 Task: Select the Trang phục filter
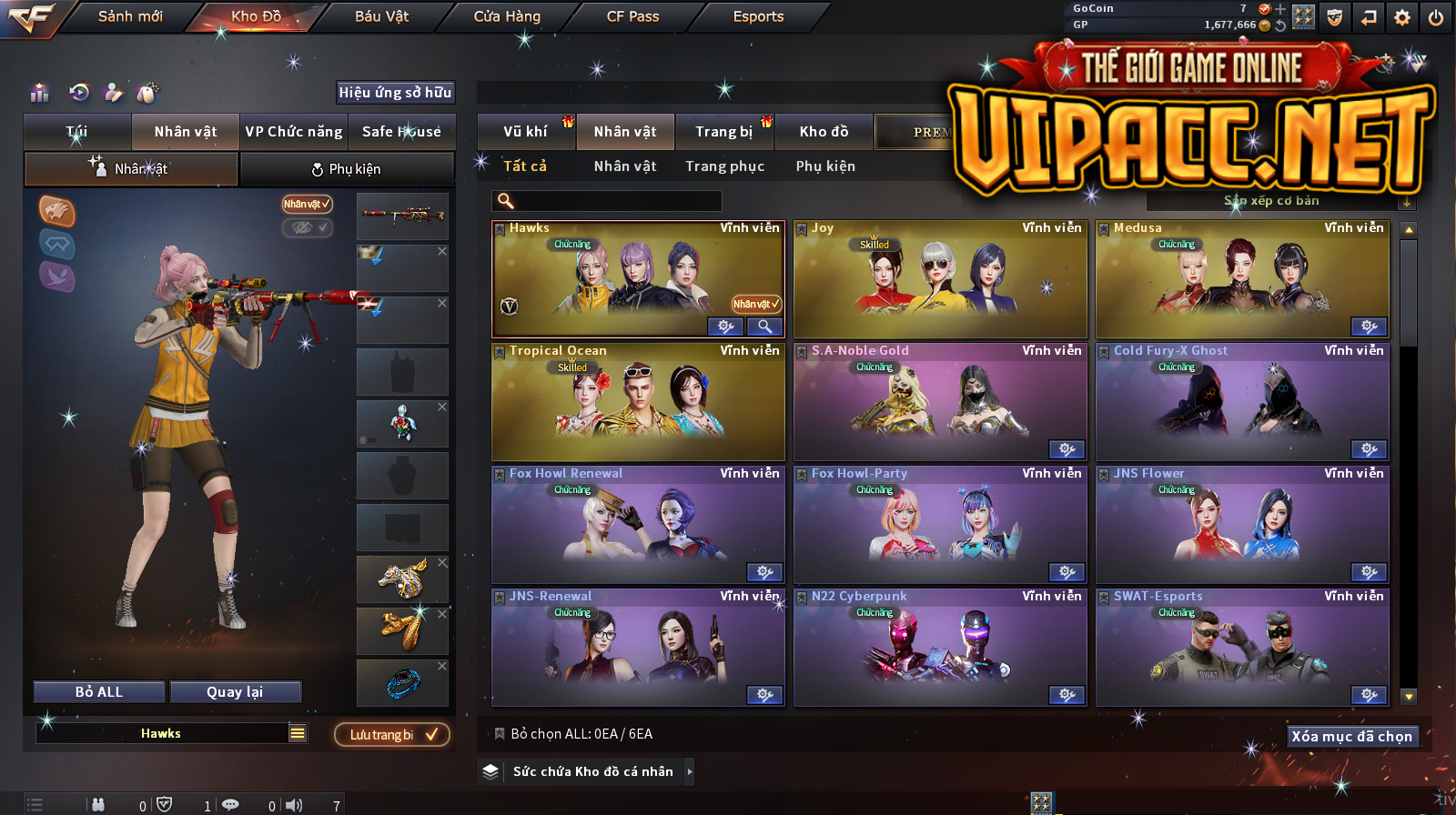tap(724, 166)
